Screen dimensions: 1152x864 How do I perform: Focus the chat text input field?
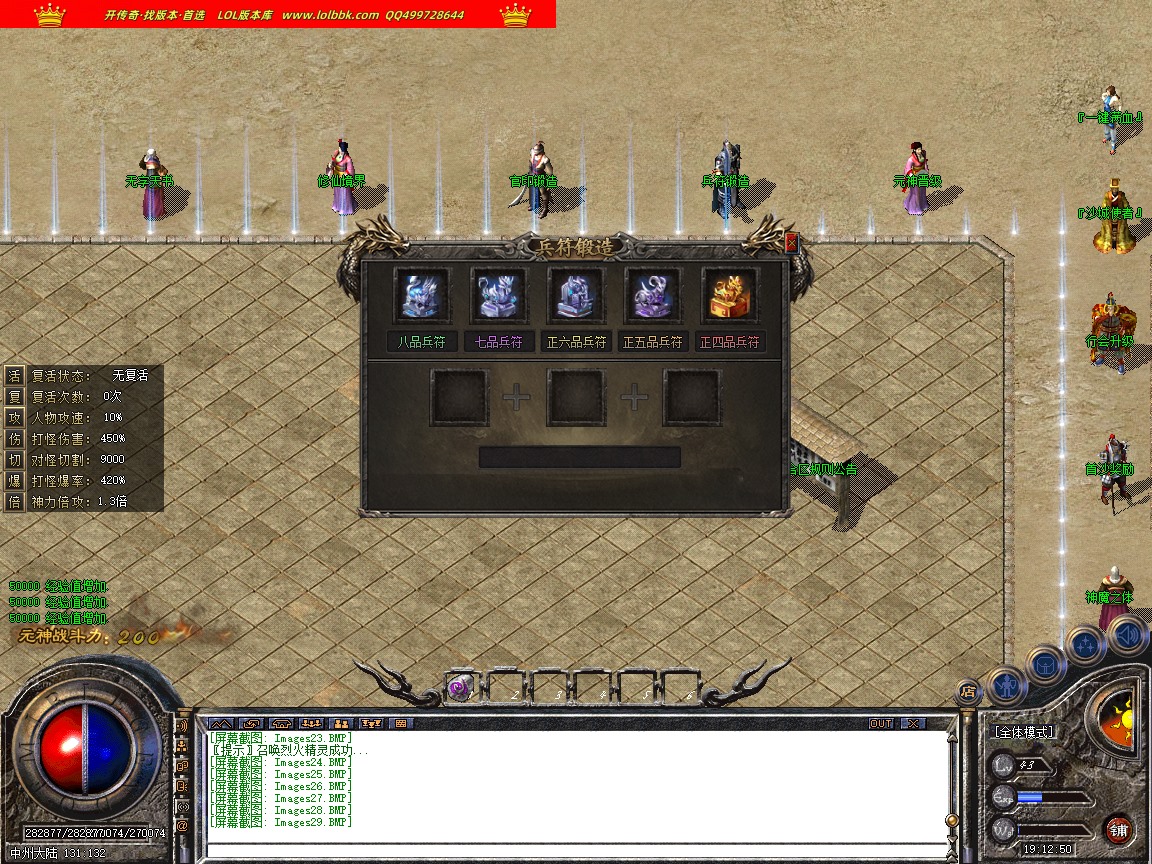tap(575, 851)
